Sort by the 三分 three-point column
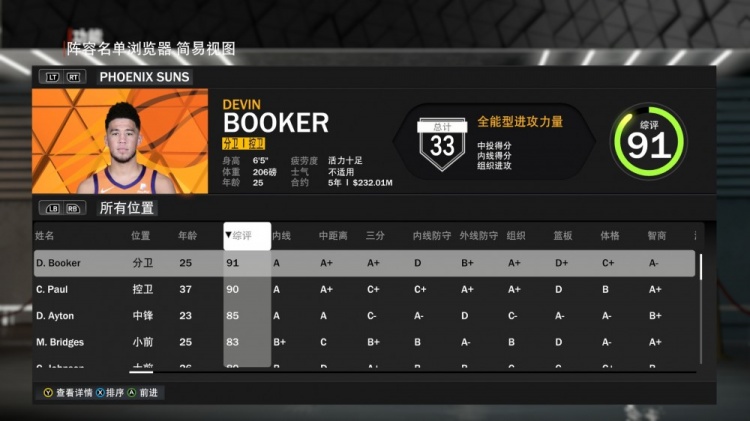The height and width of the screenshot is (421, 750). coord(375,236)
